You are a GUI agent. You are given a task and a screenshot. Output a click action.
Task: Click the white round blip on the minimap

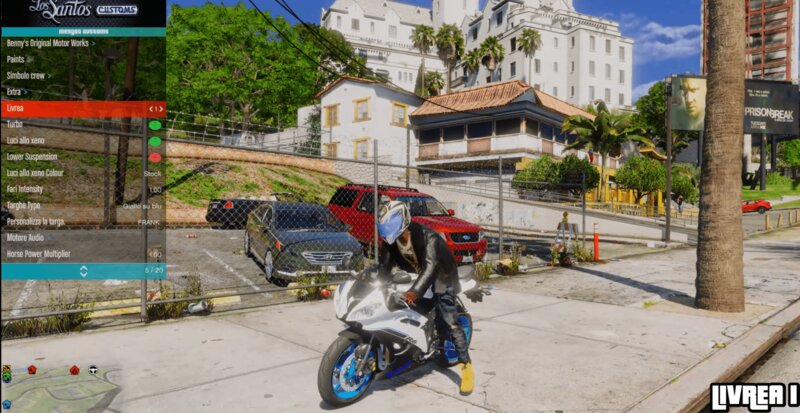coord(92,369)
